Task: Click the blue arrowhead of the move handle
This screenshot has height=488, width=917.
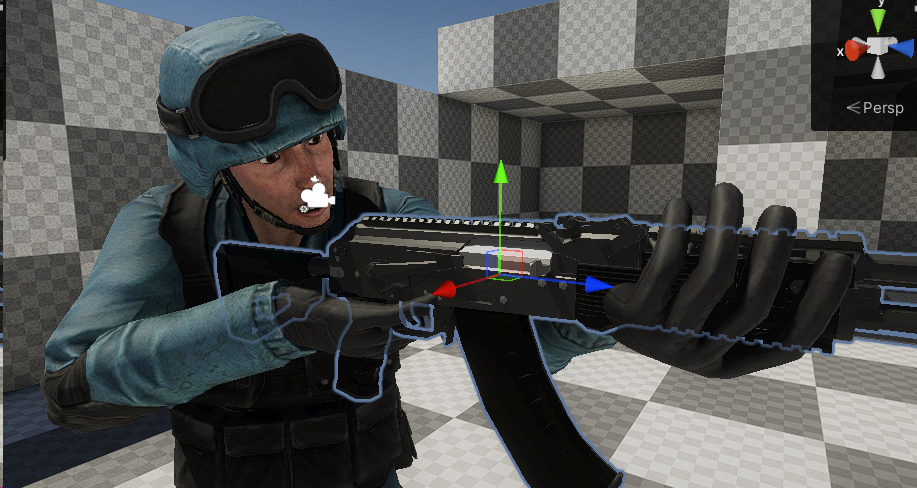Action: tap(598, 285)
